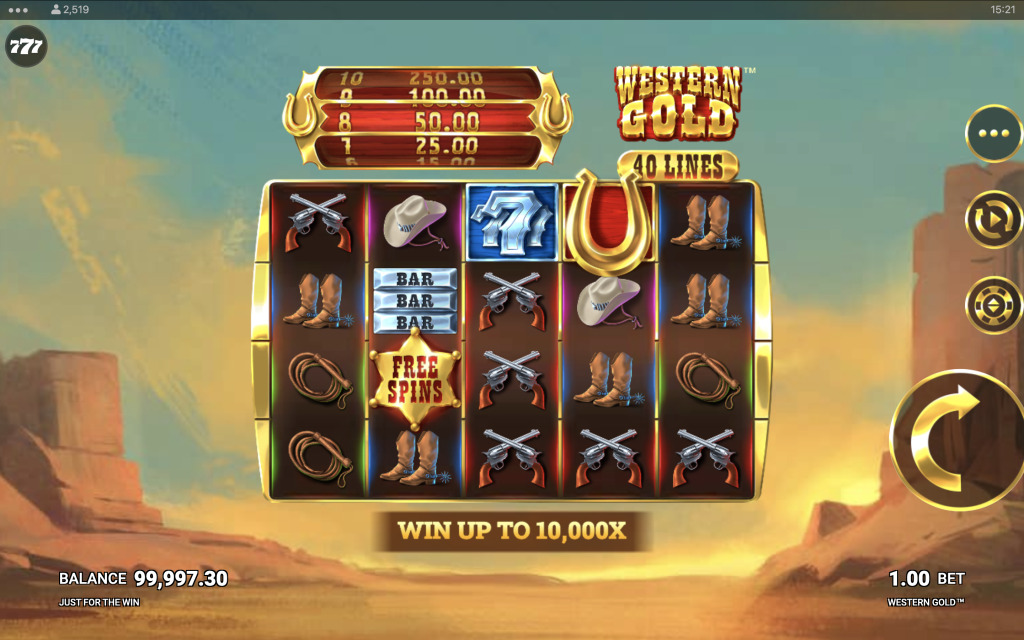Image resolution: width=1024 pixels, height=640 pixels.
Task: Spin the reels with the golden arrow button
Action: [x=957, y=439]
